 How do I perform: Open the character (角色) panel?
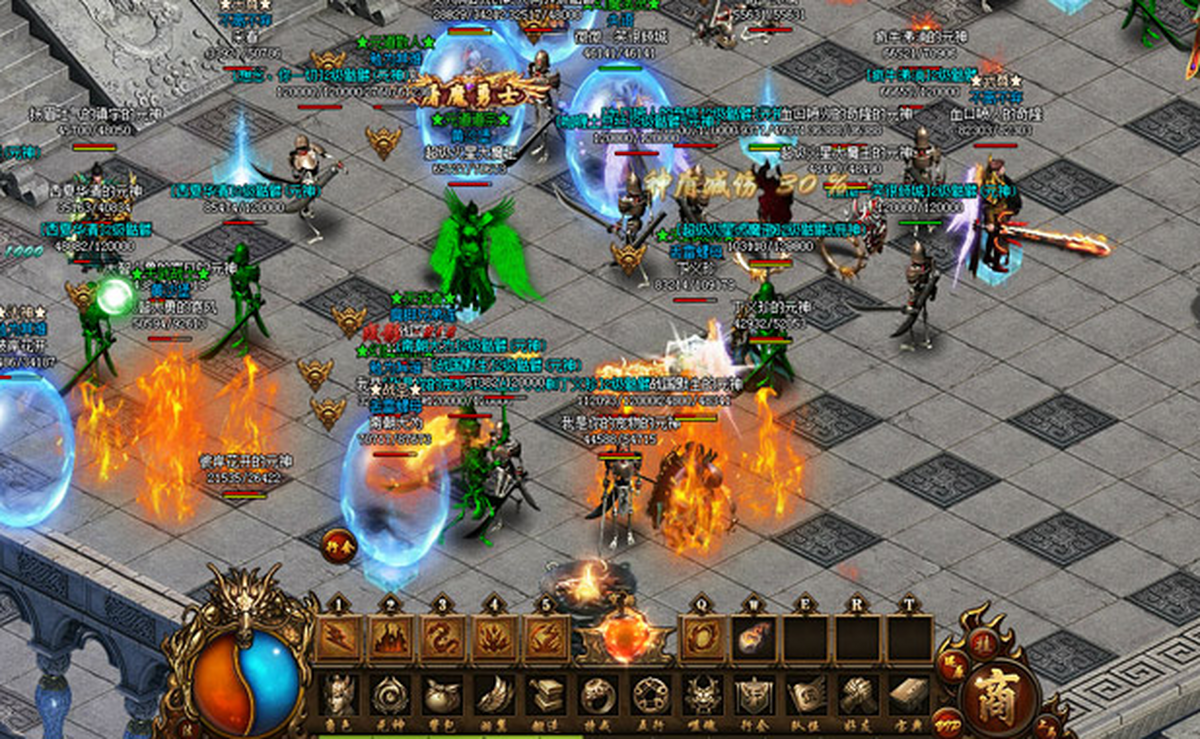pyautogui.click(x=339, y=694)
